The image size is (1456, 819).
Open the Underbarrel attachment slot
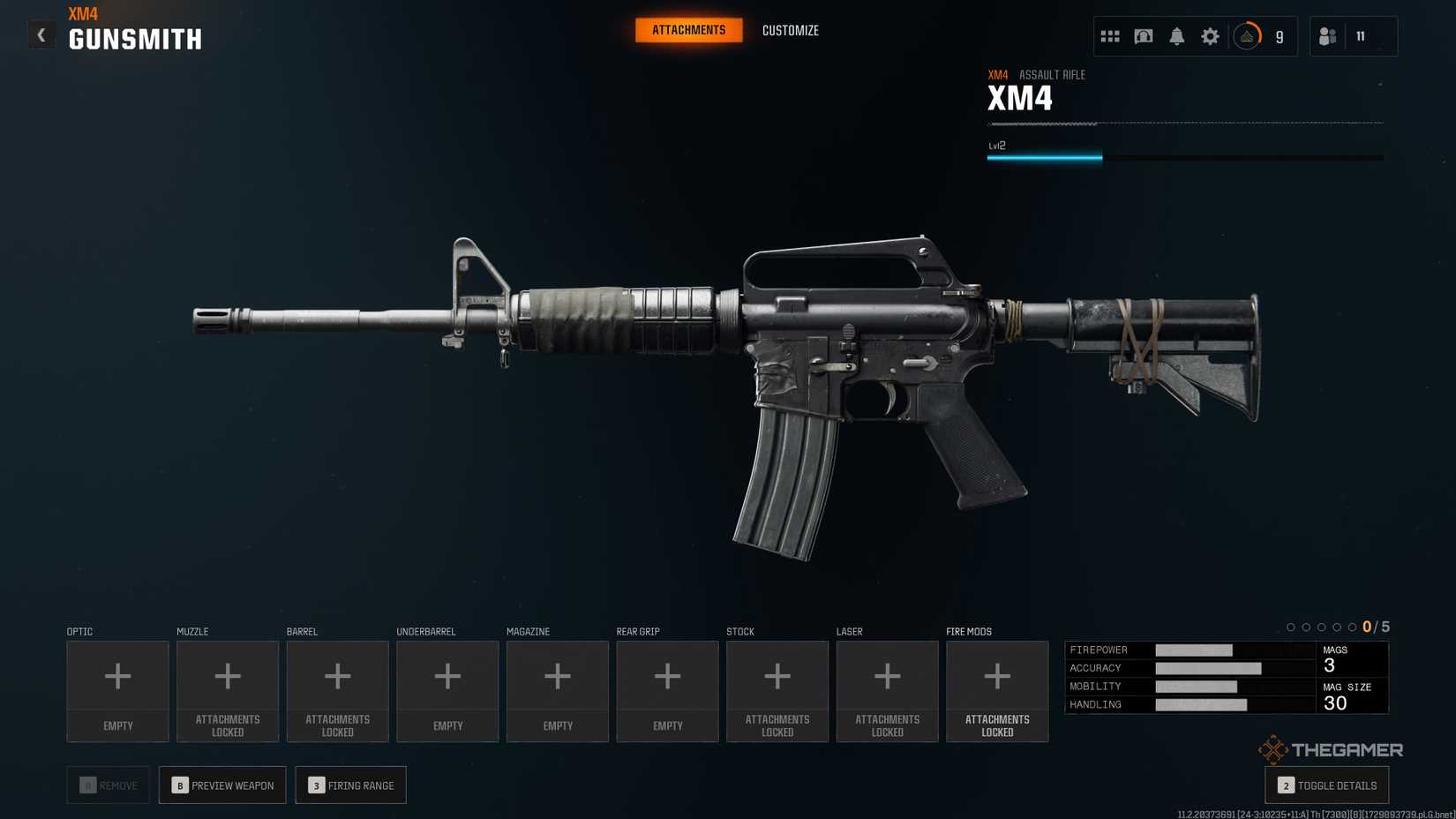tap(447, 690)
